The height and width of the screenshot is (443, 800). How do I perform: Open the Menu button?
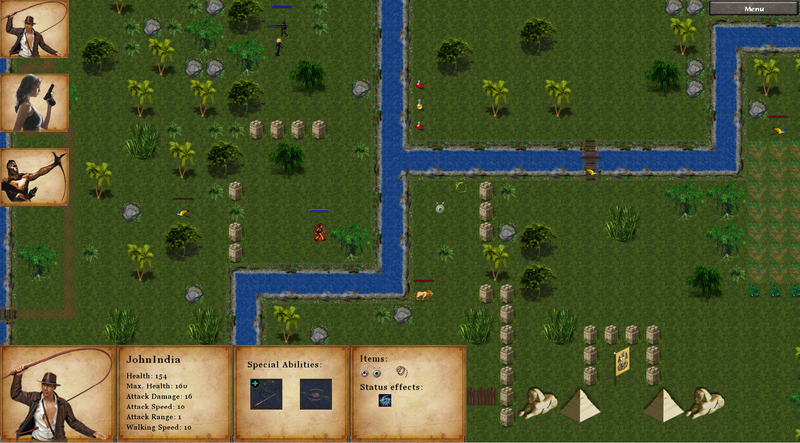(x=754, y=8)
